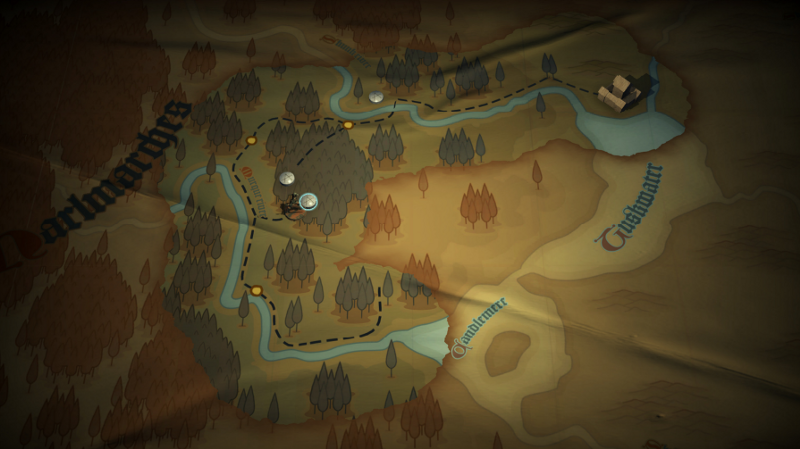Select the highlighted silver marker with blue ring

308,201
